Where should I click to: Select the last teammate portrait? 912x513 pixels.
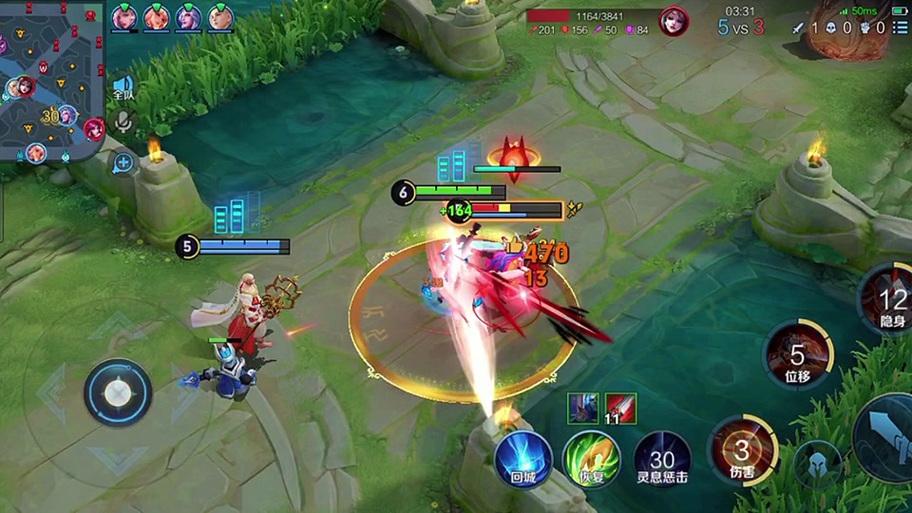[220, 17]
